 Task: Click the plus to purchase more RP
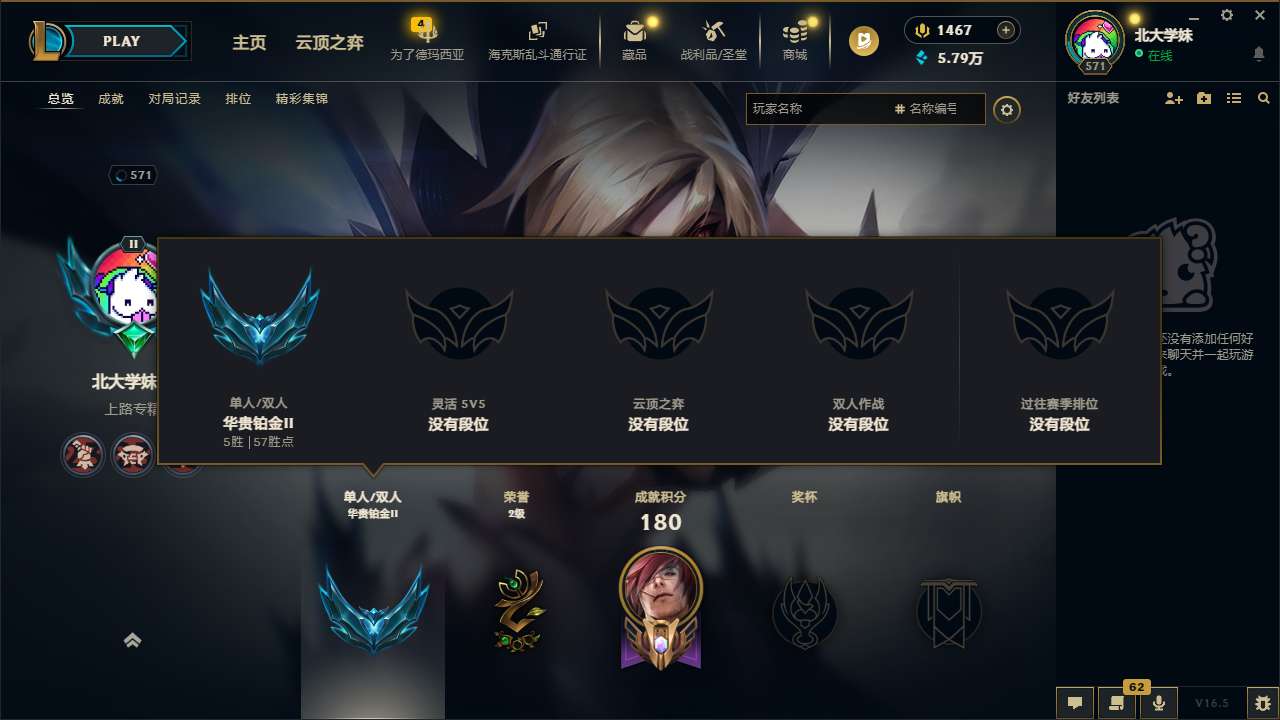coord(1004,30)
